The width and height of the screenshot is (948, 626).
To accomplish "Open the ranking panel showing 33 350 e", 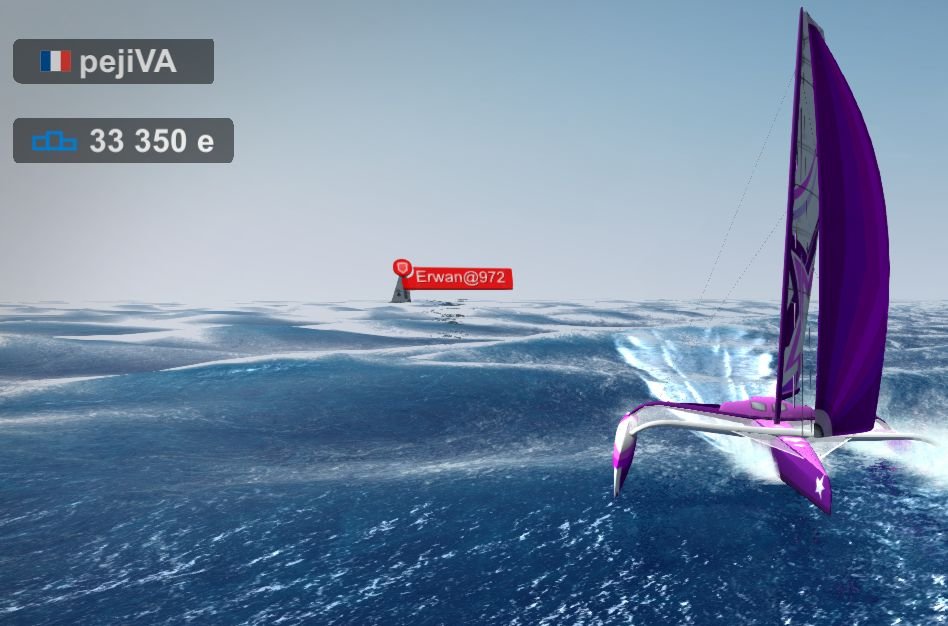I will click(x=123, y=141).
